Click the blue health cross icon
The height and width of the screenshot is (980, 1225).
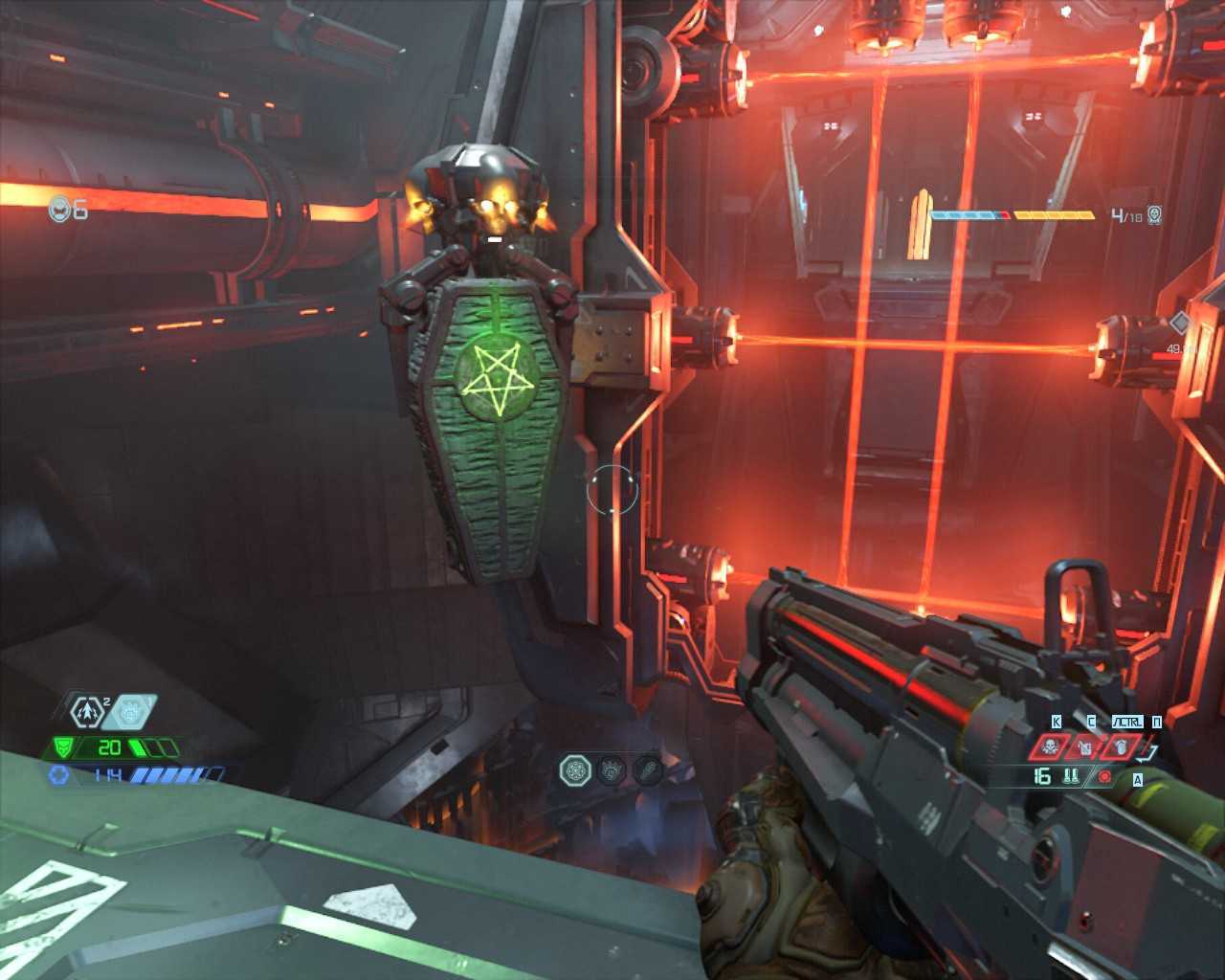(x=59, y=774)
